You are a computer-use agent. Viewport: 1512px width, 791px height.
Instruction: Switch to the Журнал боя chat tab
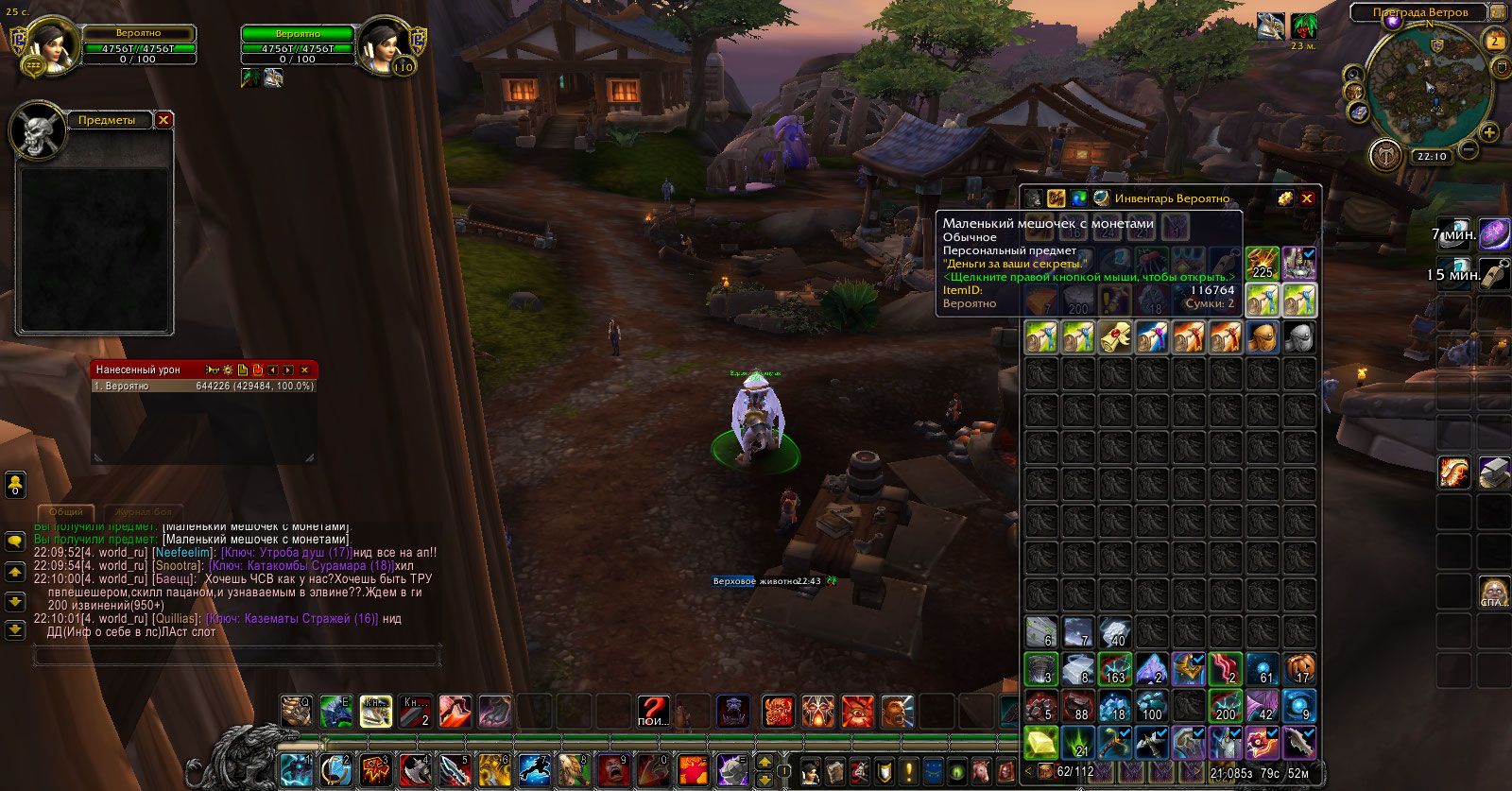point(144,511)
